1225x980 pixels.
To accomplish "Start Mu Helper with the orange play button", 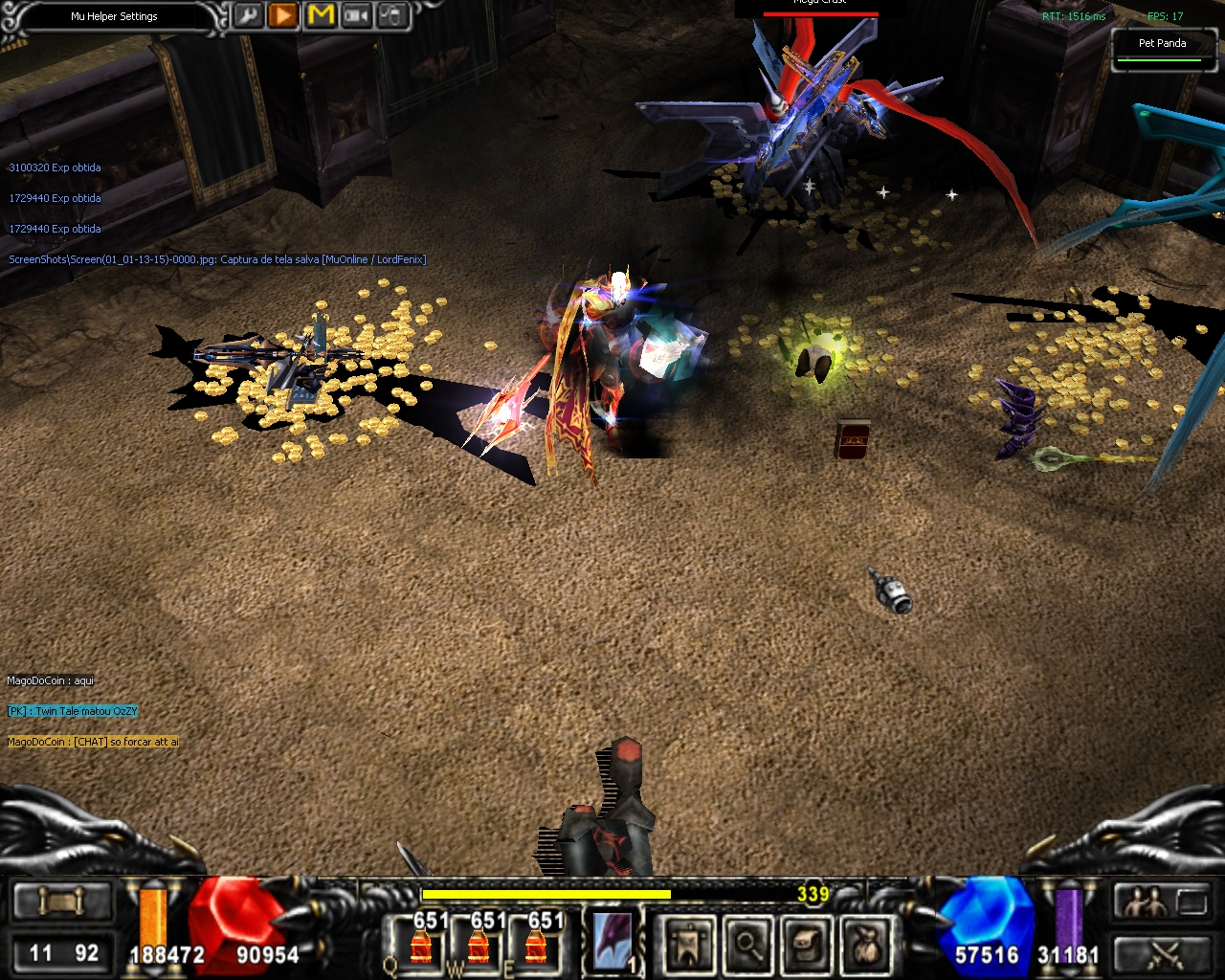I will pyautogui.click(x=283, y=16).
